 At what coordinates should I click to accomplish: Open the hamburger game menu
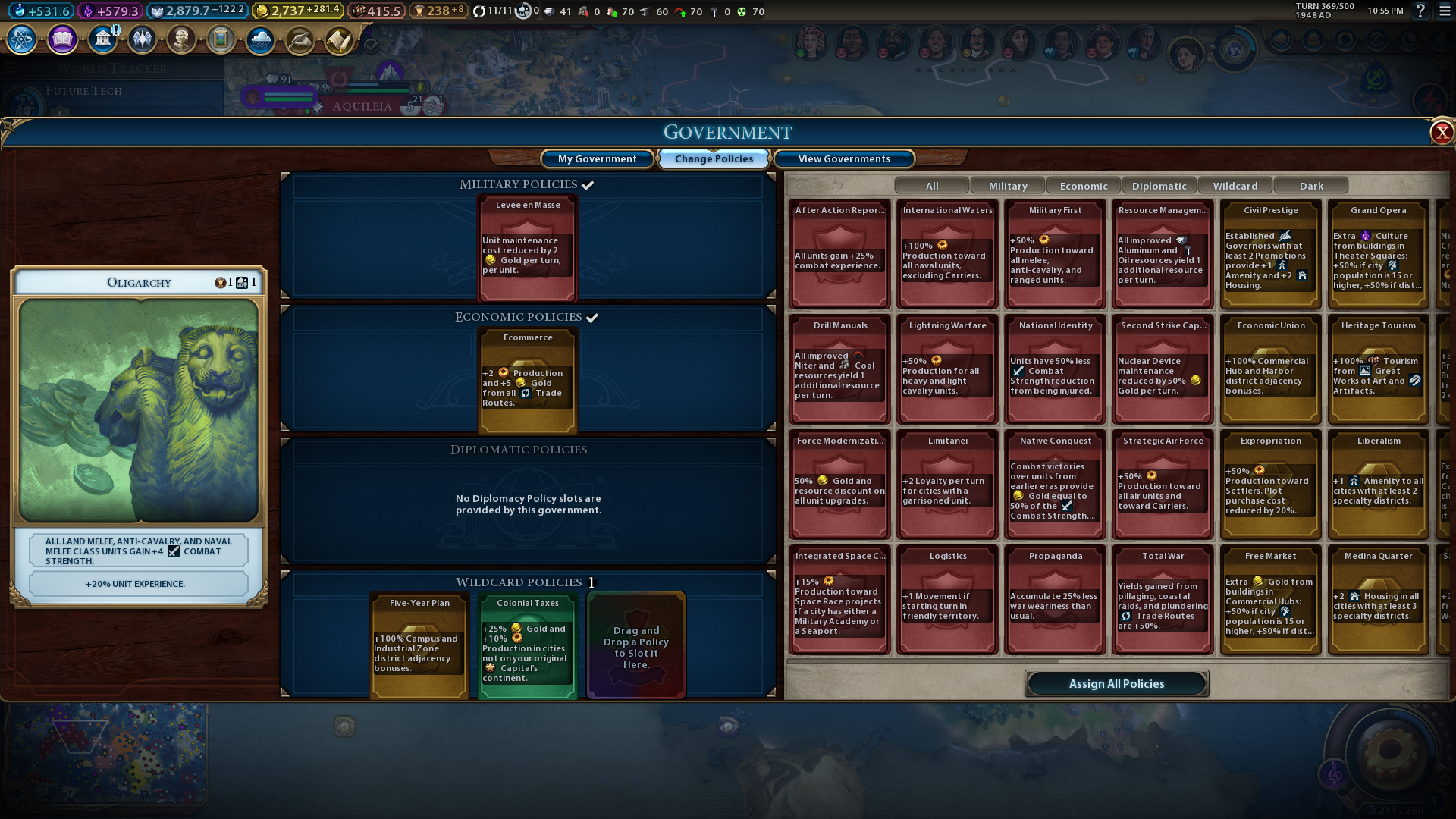click(x=1445, y=11)
